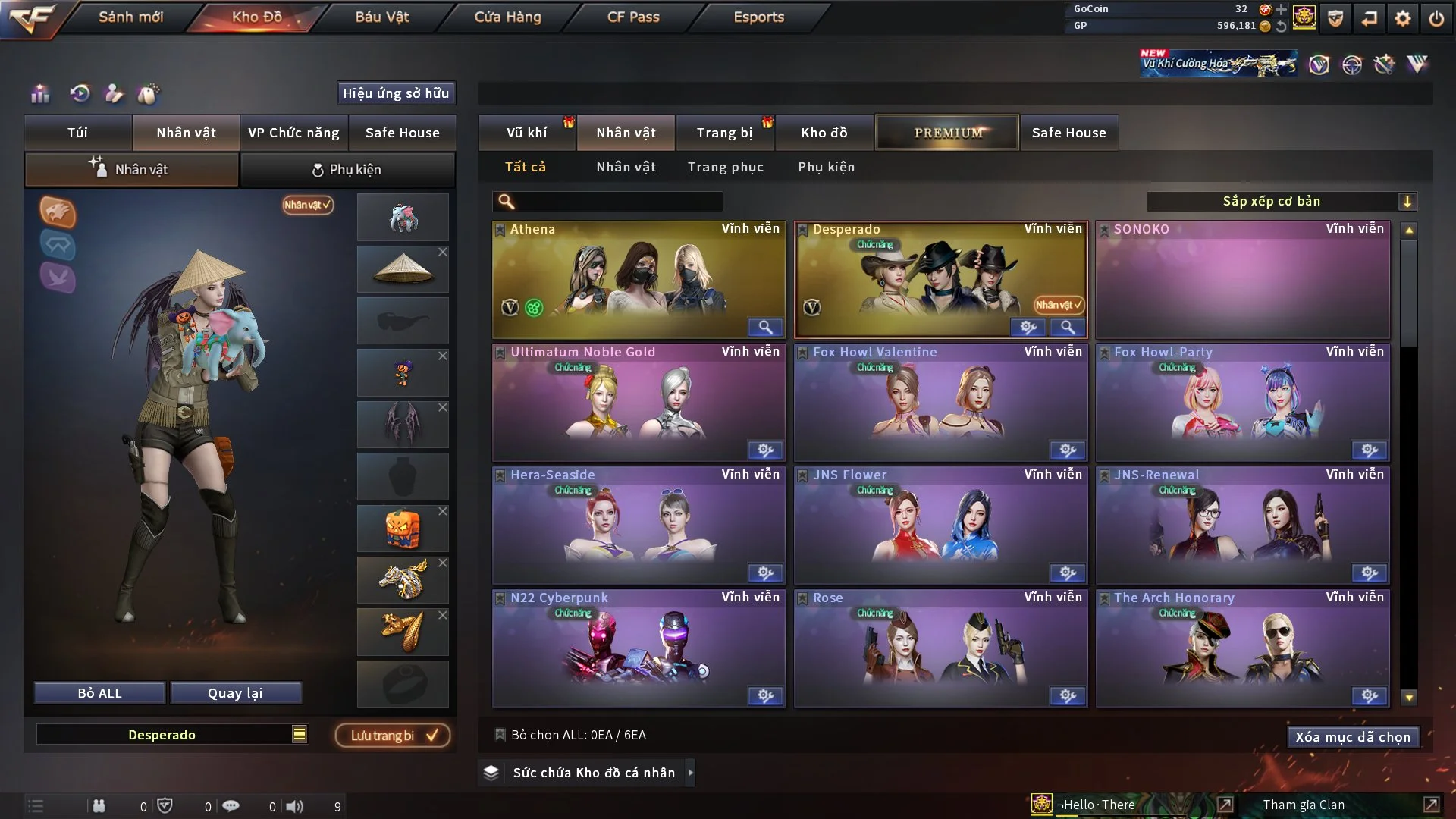Open the Sắp xếp cơ bản sort dropdown
The height and width of the screenshot is (819, 1456).
[1281, 202]
